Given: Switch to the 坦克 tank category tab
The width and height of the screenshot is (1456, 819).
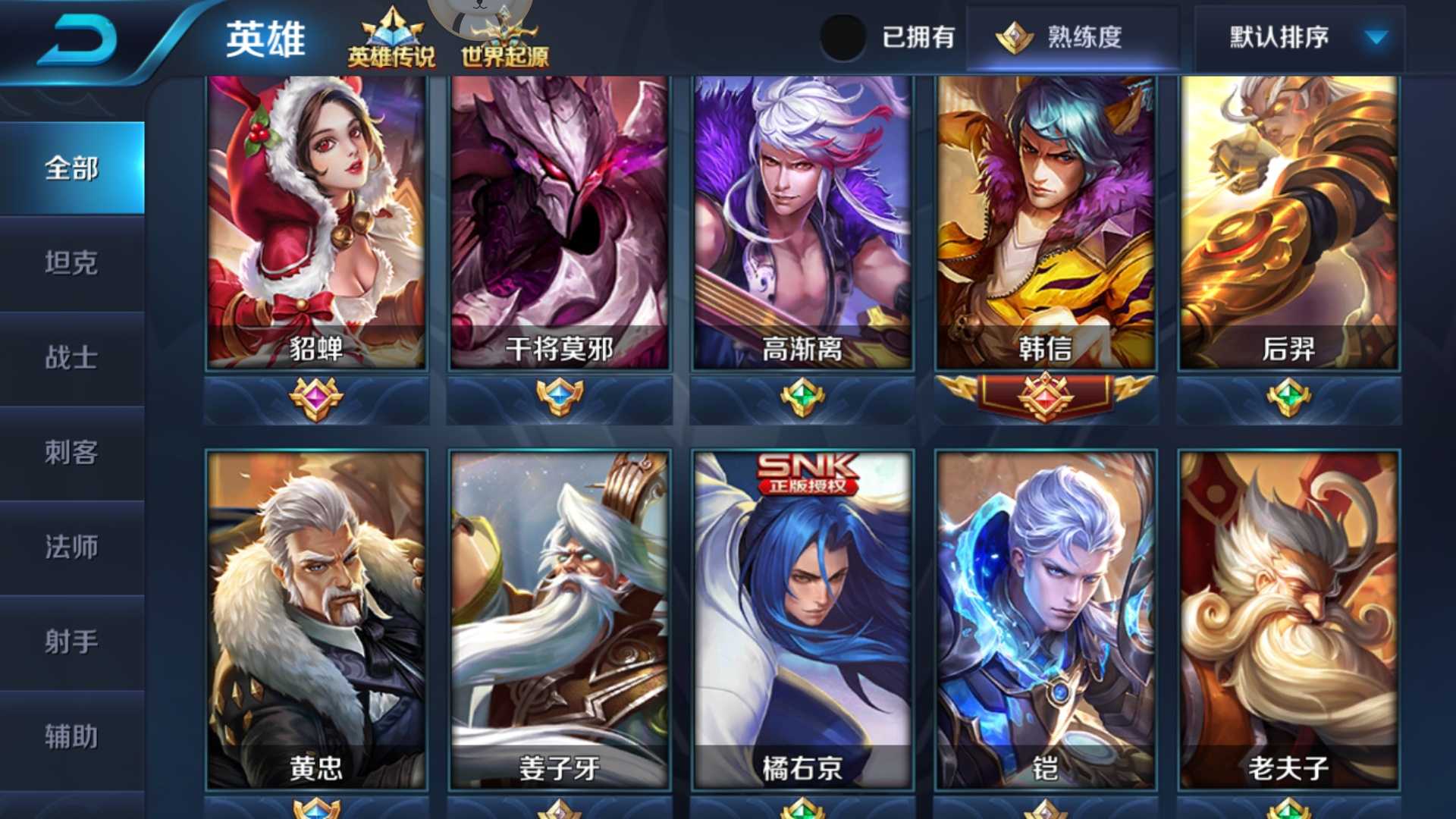Looking at the screenshot, I should (72, 264).
